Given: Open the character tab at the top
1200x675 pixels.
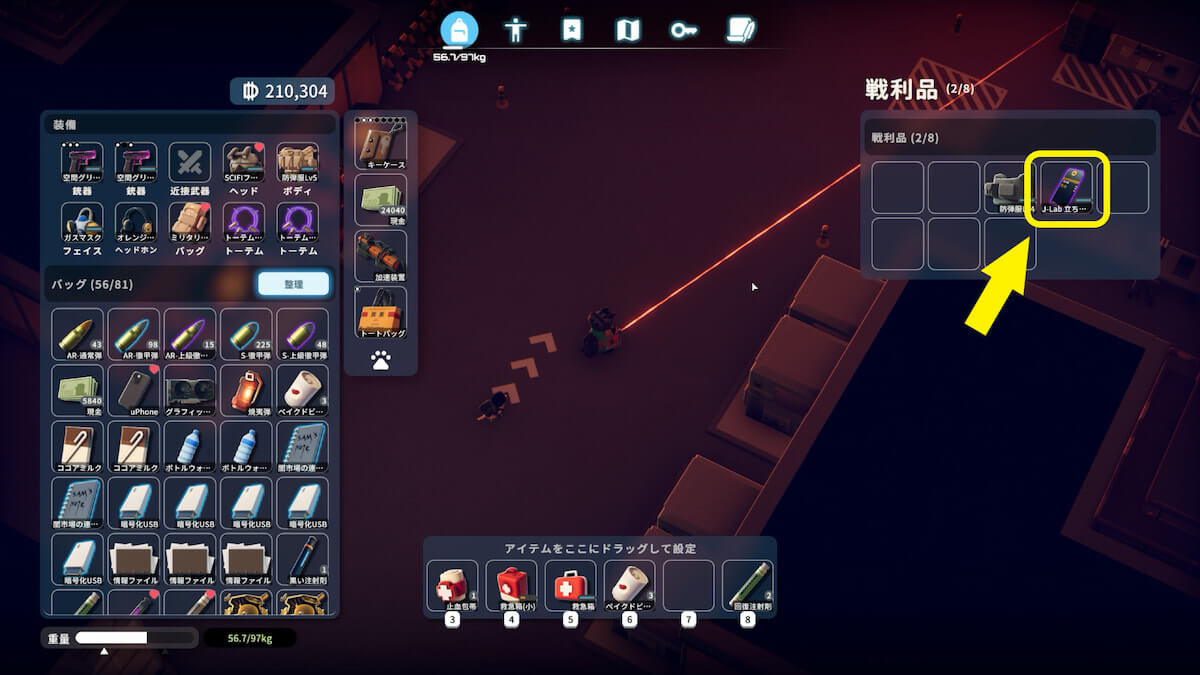Looking at the screenshot, I should tap(515, 29).
